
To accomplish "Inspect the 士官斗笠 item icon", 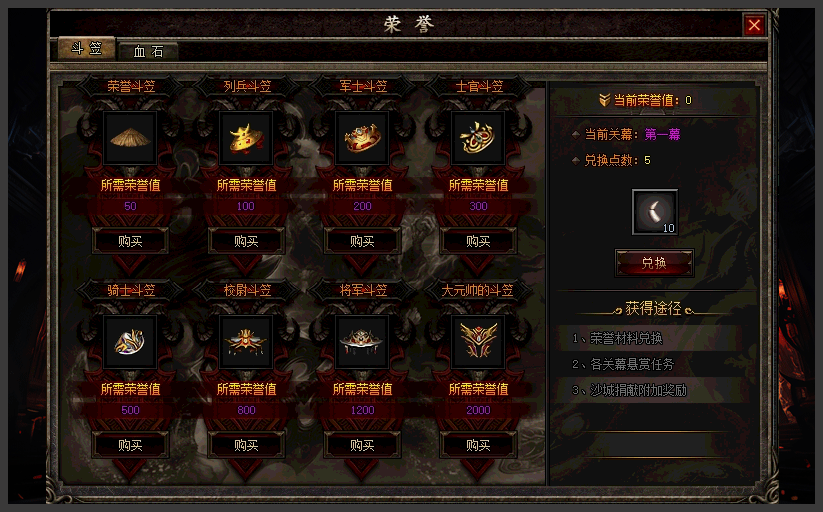I will (x=478, y=138).
